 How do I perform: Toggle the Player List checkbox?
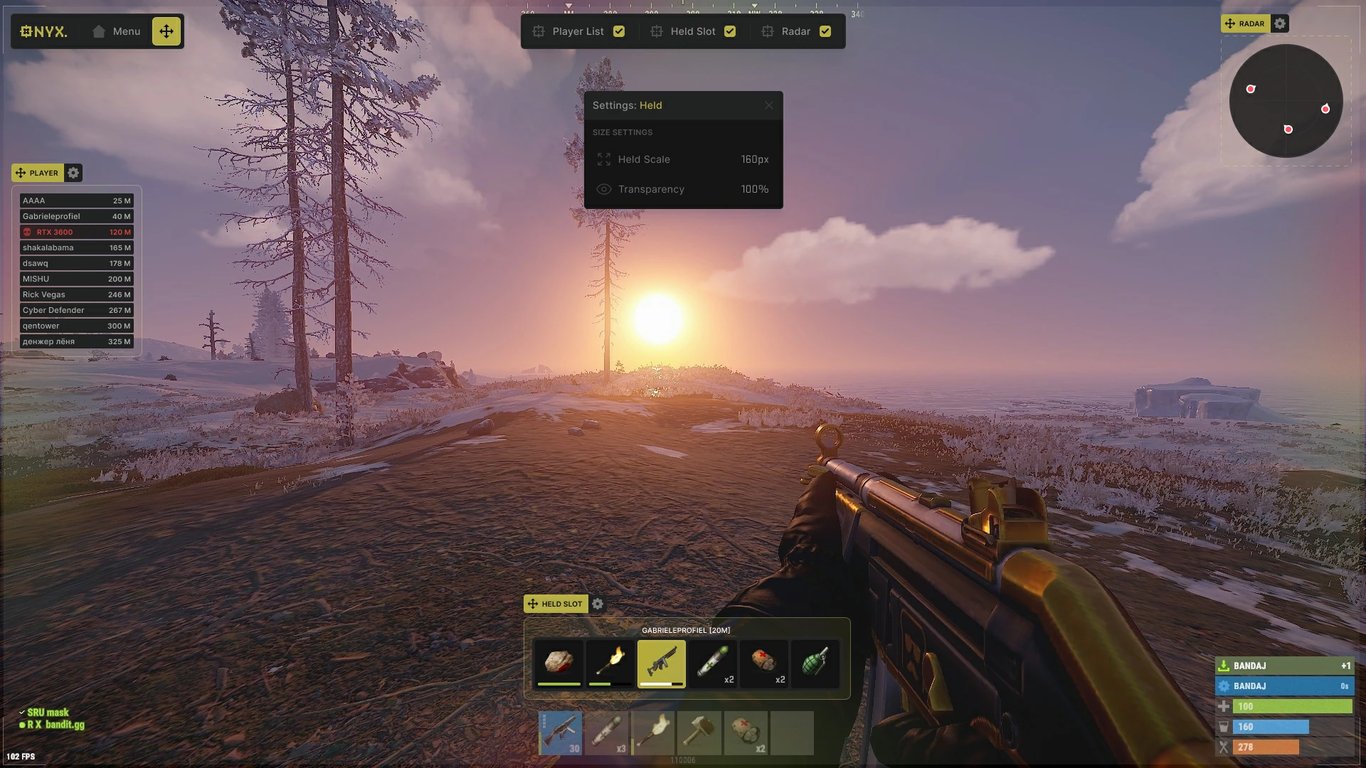tap(619, 31)
